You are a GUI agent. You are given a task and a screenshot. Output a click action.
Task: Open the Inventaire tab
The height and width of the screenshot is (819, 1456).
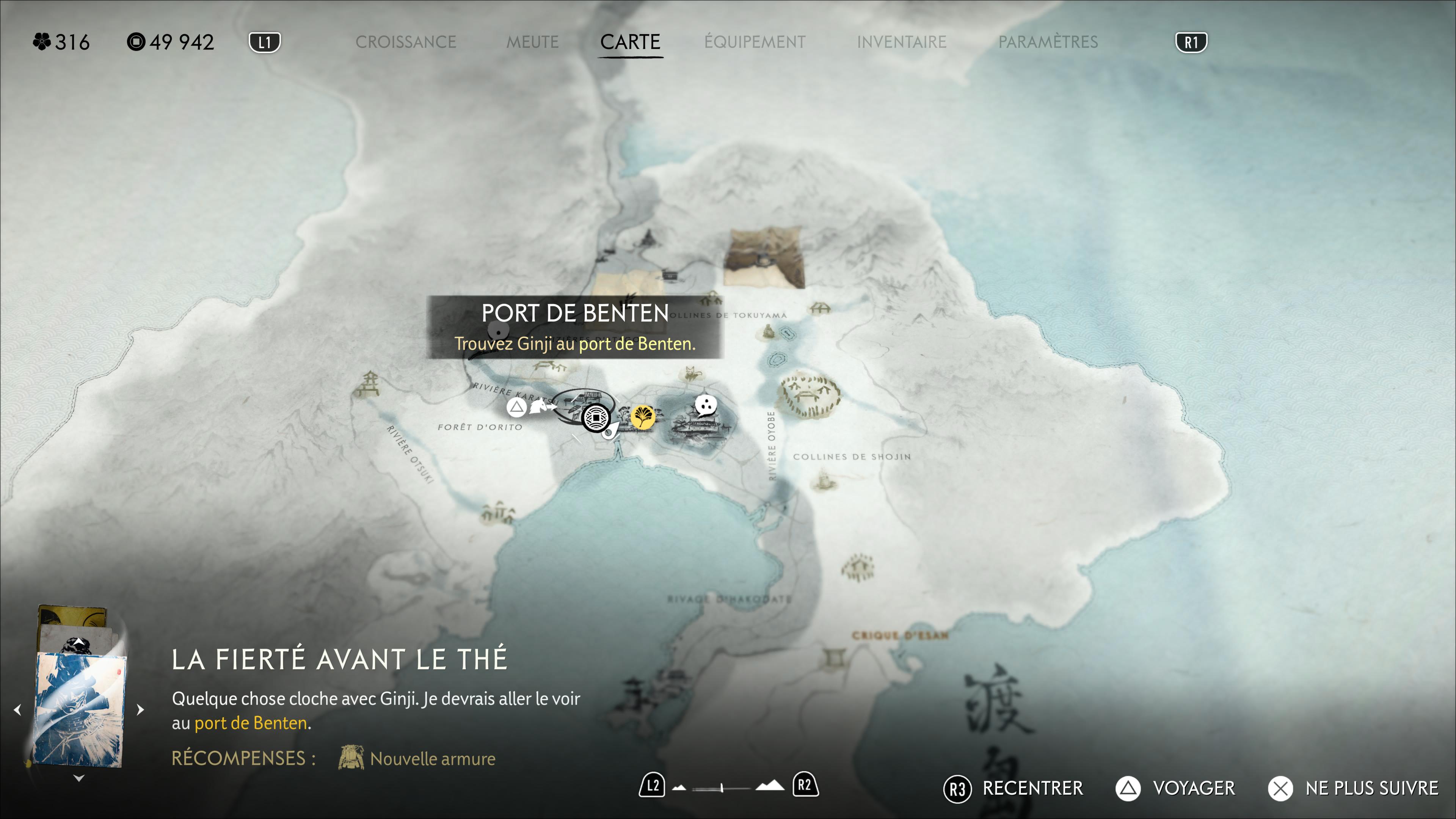[x=901, y=42]
